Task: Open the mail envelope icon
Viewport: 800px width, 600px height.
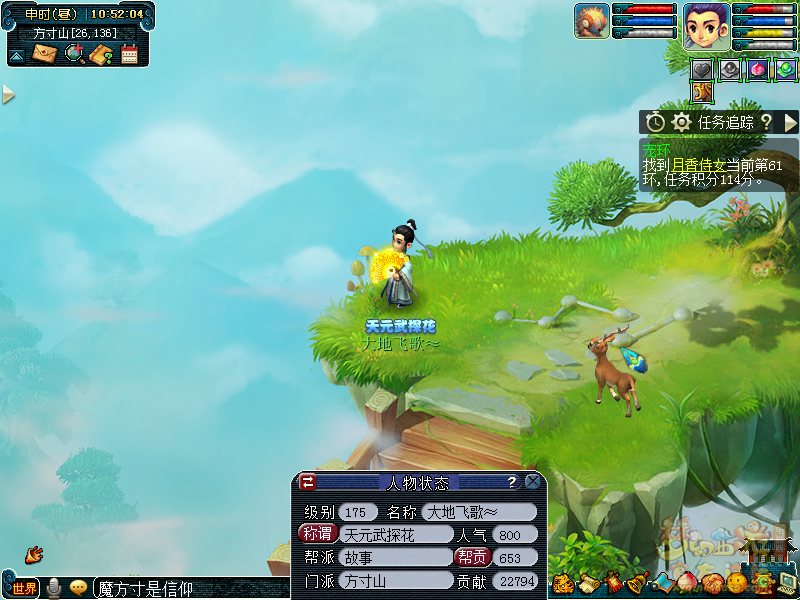Action: click(45, 54)
